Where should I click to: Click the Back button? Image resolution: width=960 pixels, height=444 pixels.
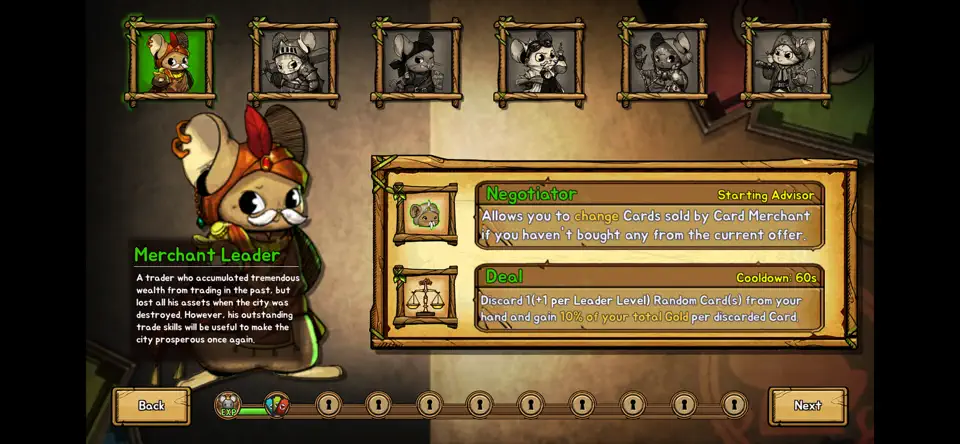point(151,405)
